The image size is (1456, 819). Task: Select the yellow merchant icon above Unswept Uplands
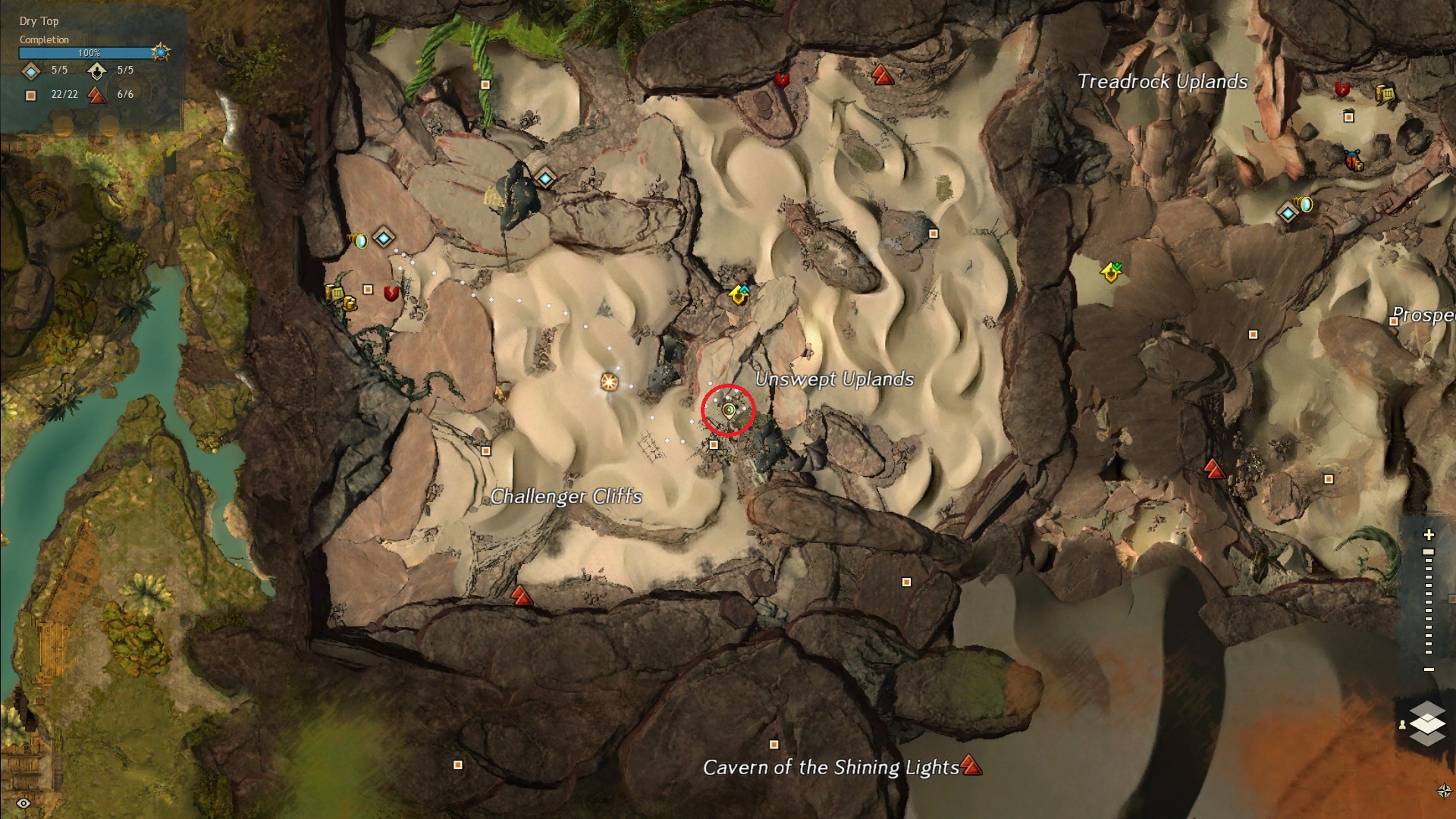pos(739,294)
